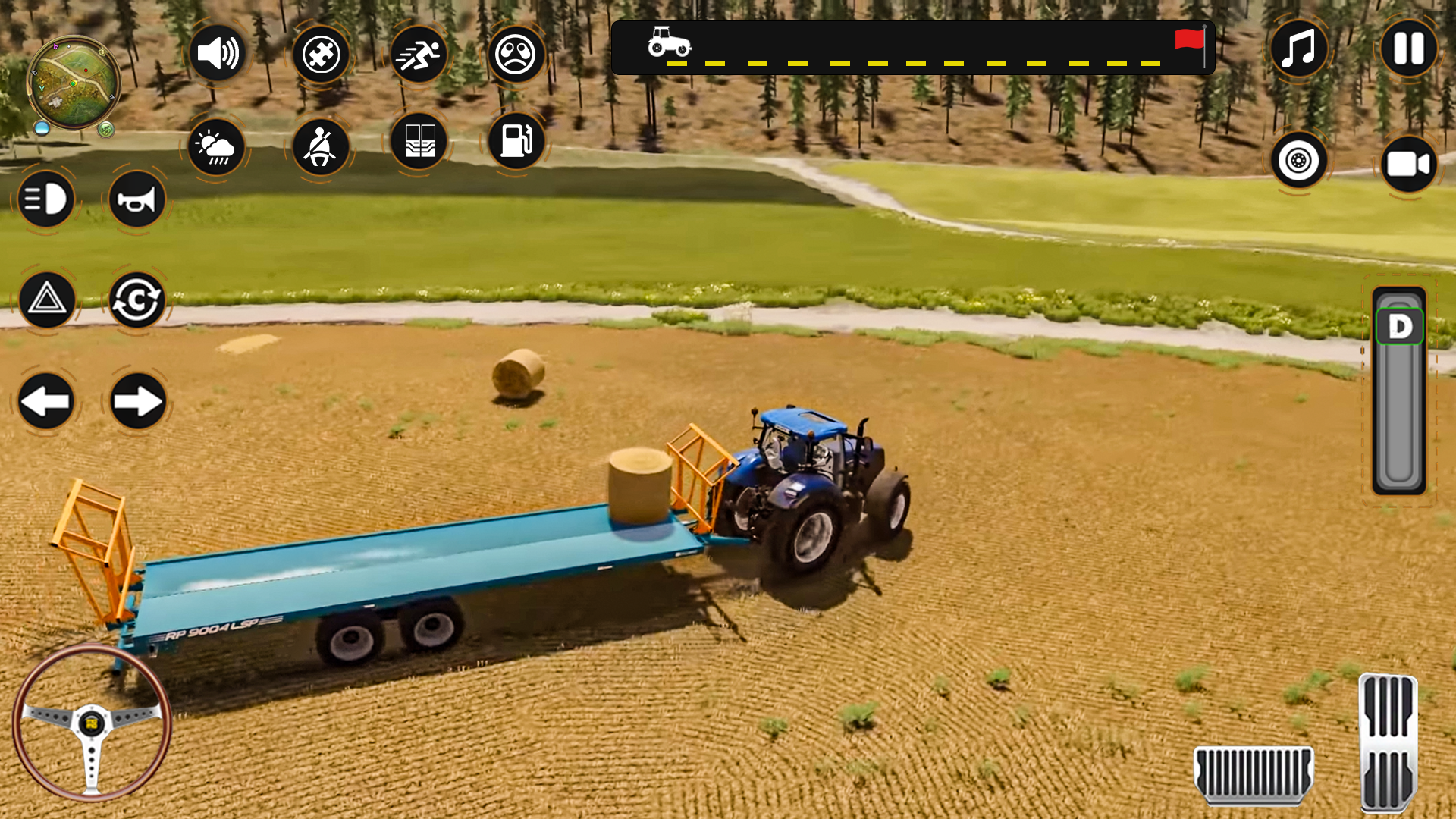
Task: Click the sad face emoji icon
Action: 516,55
